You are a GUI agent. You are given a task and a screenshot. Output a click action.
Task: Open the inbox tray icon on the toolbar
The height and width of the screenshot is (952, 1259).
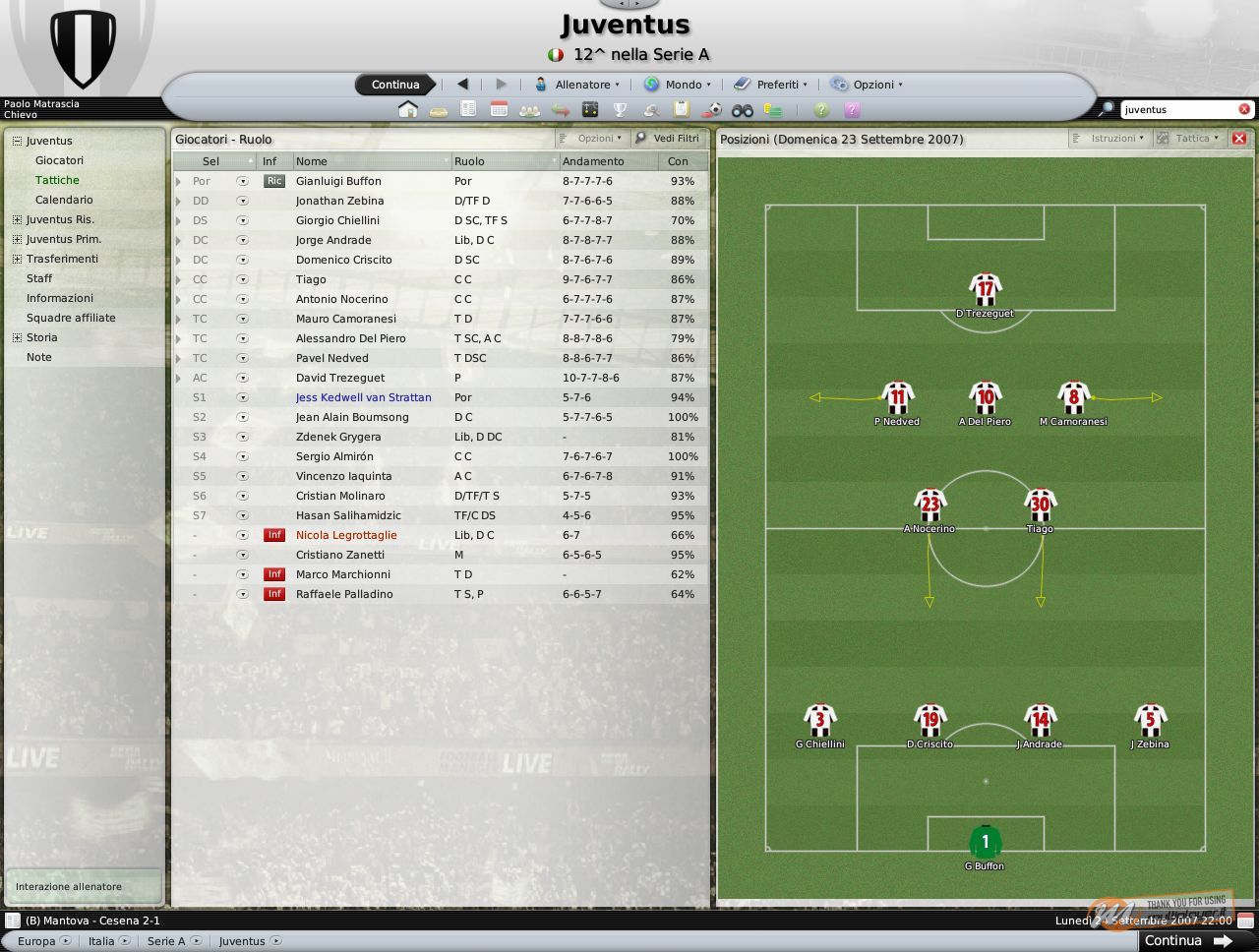[x=437, y=110]
